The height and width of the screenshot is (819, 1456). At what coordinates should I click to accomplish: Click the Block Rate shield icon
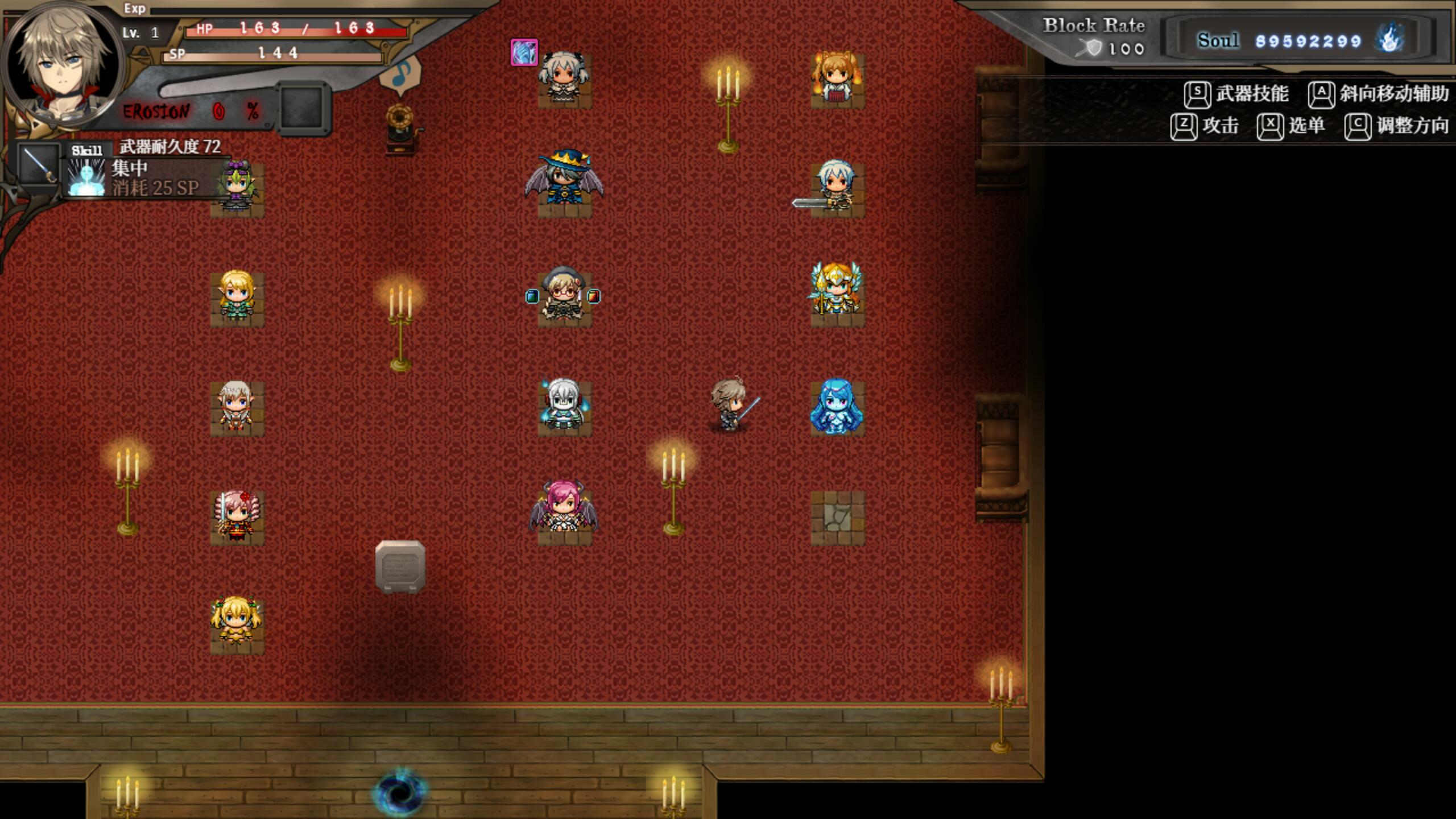pos(1093,48)
